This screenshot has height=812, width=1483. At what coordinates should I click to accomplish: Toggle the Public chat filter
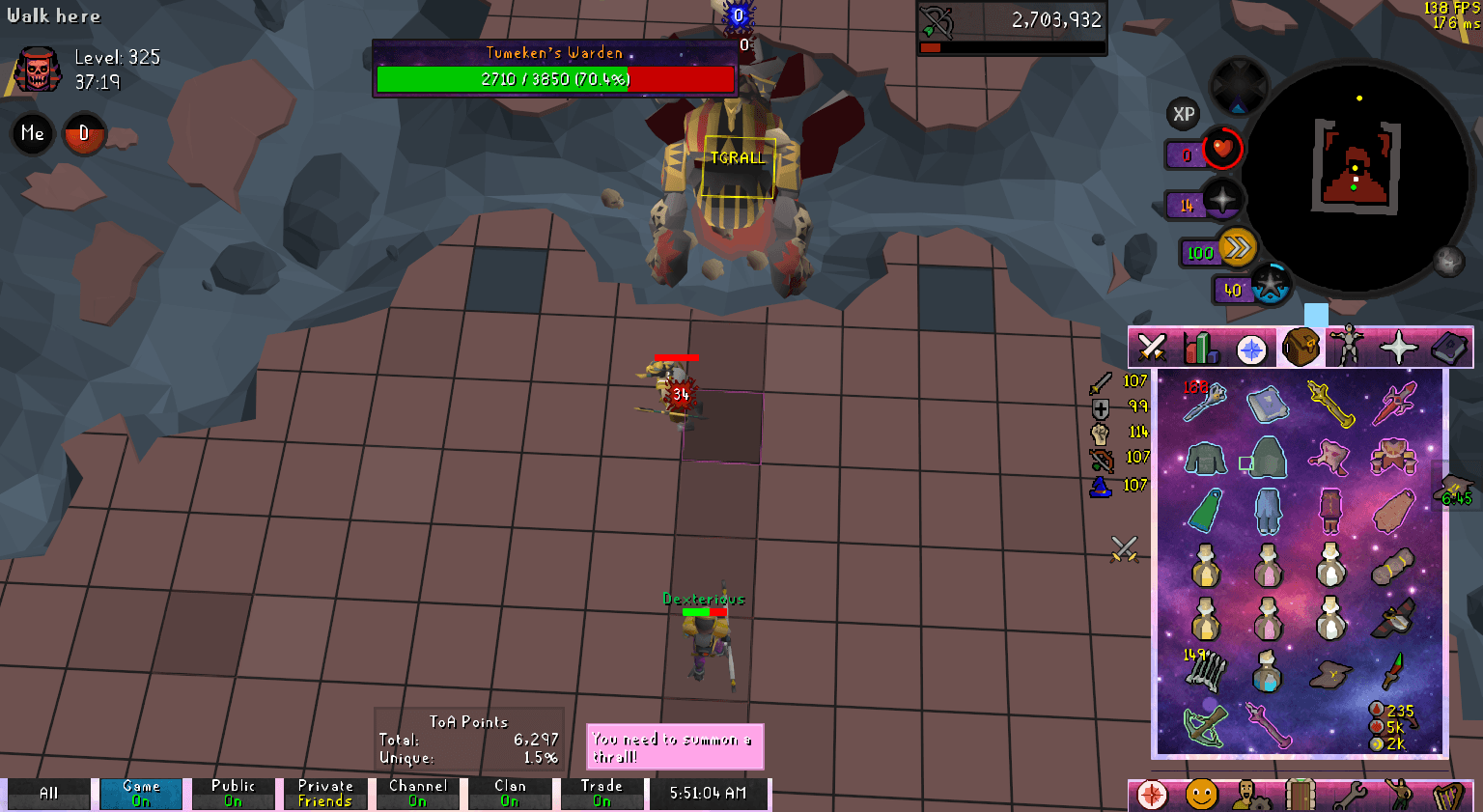233,793
